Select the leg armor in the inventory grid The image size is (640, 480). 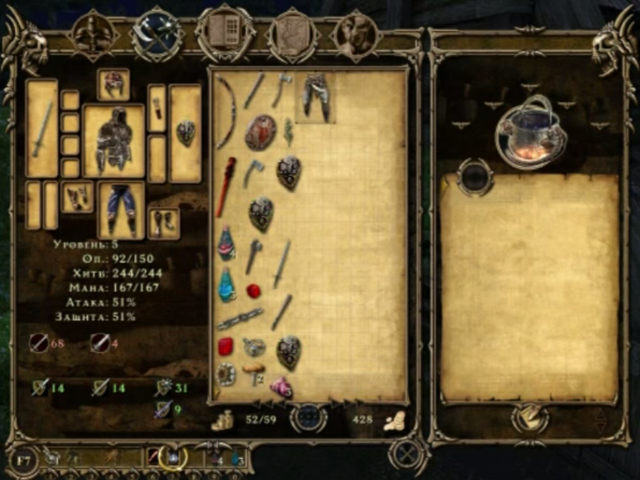[x=316, y=97]
